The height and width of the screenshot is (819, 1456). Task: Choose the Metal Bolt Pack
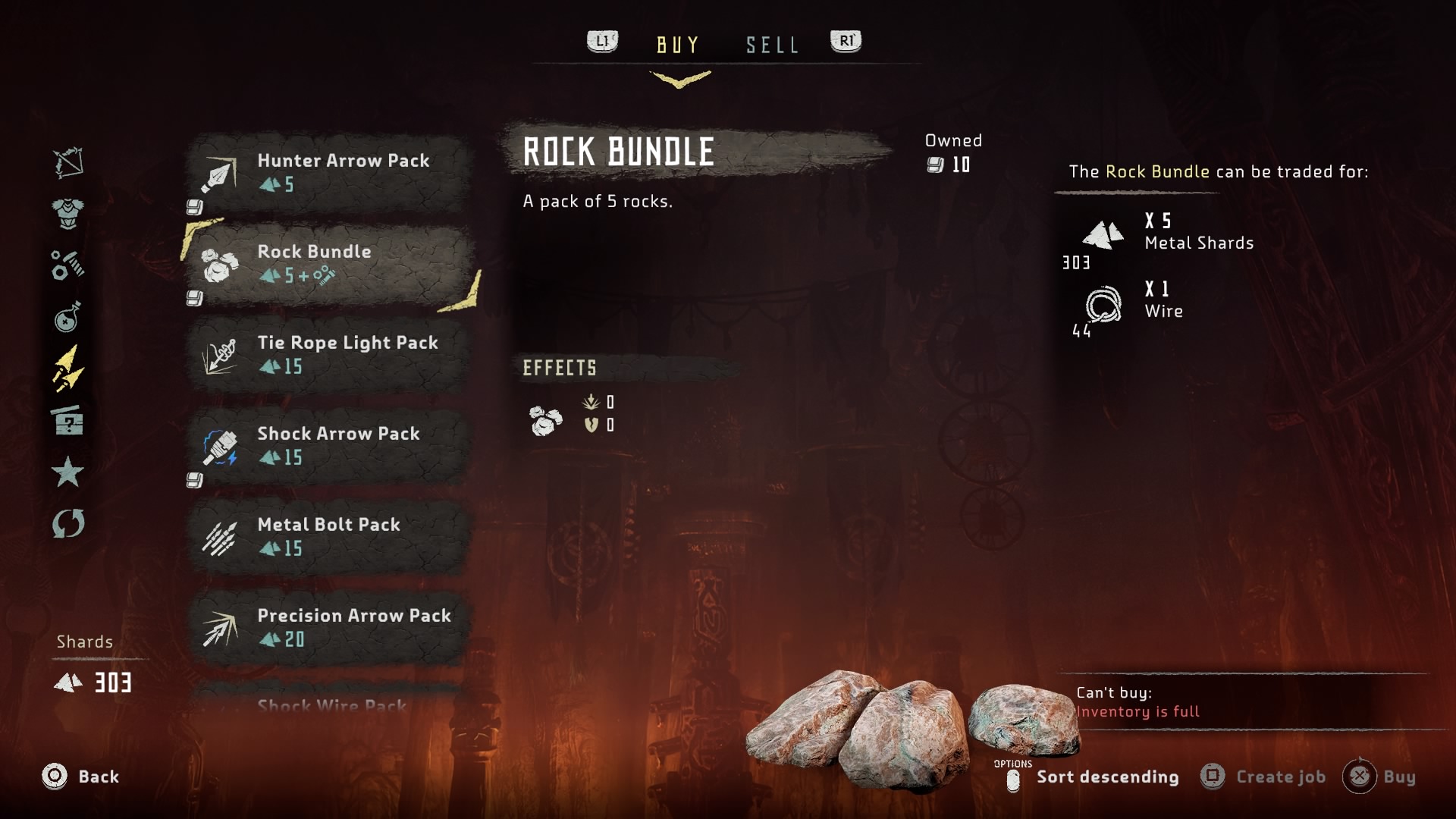point(329,537)
